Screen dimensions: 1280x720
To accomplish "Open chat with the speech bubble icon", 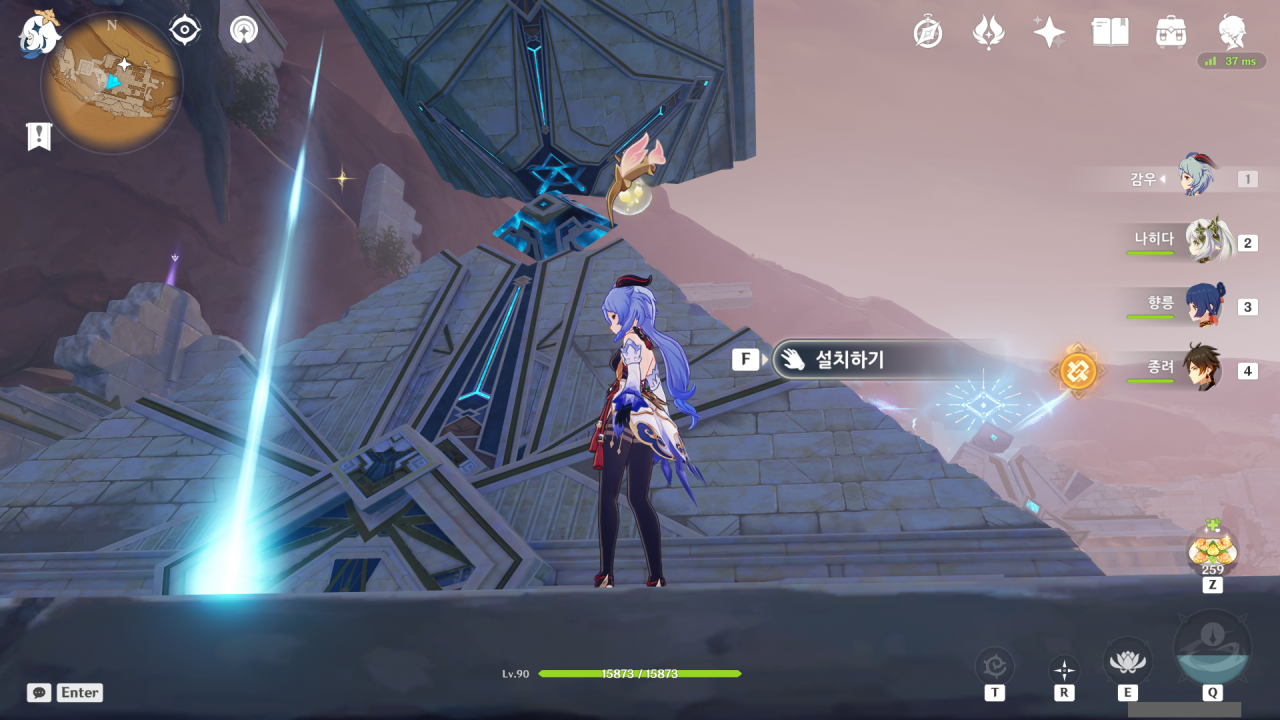I will pos(39,692).
